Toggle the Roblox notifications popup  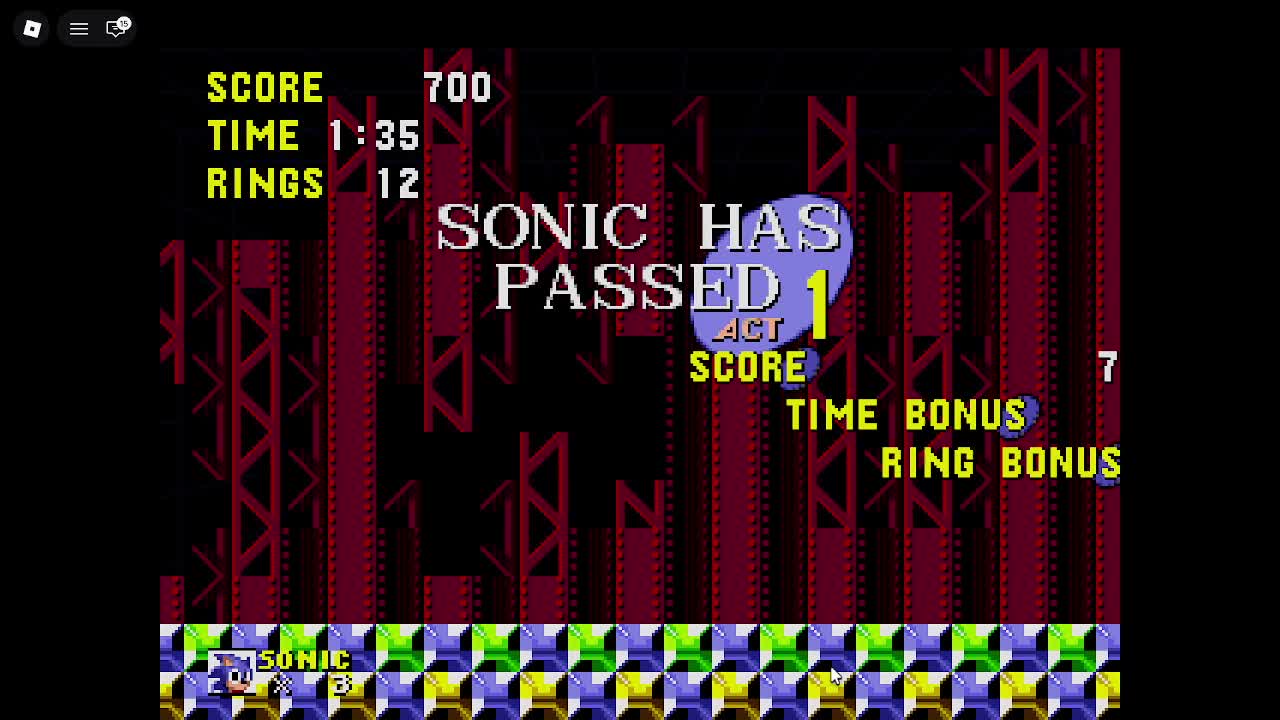point(117,28)
